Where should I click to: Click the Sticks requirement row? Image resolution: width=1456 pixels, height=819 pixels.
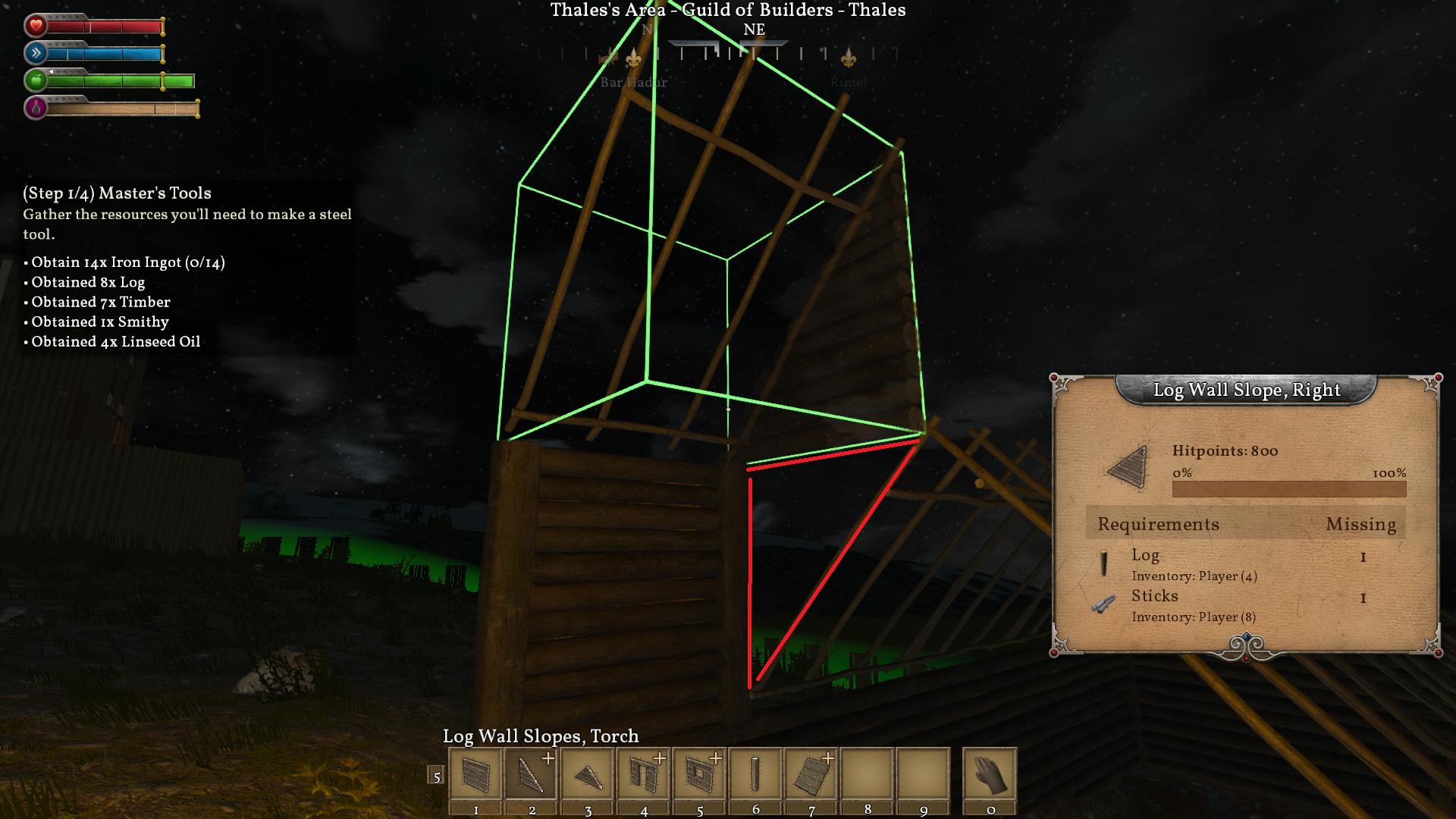point(1245,605)
